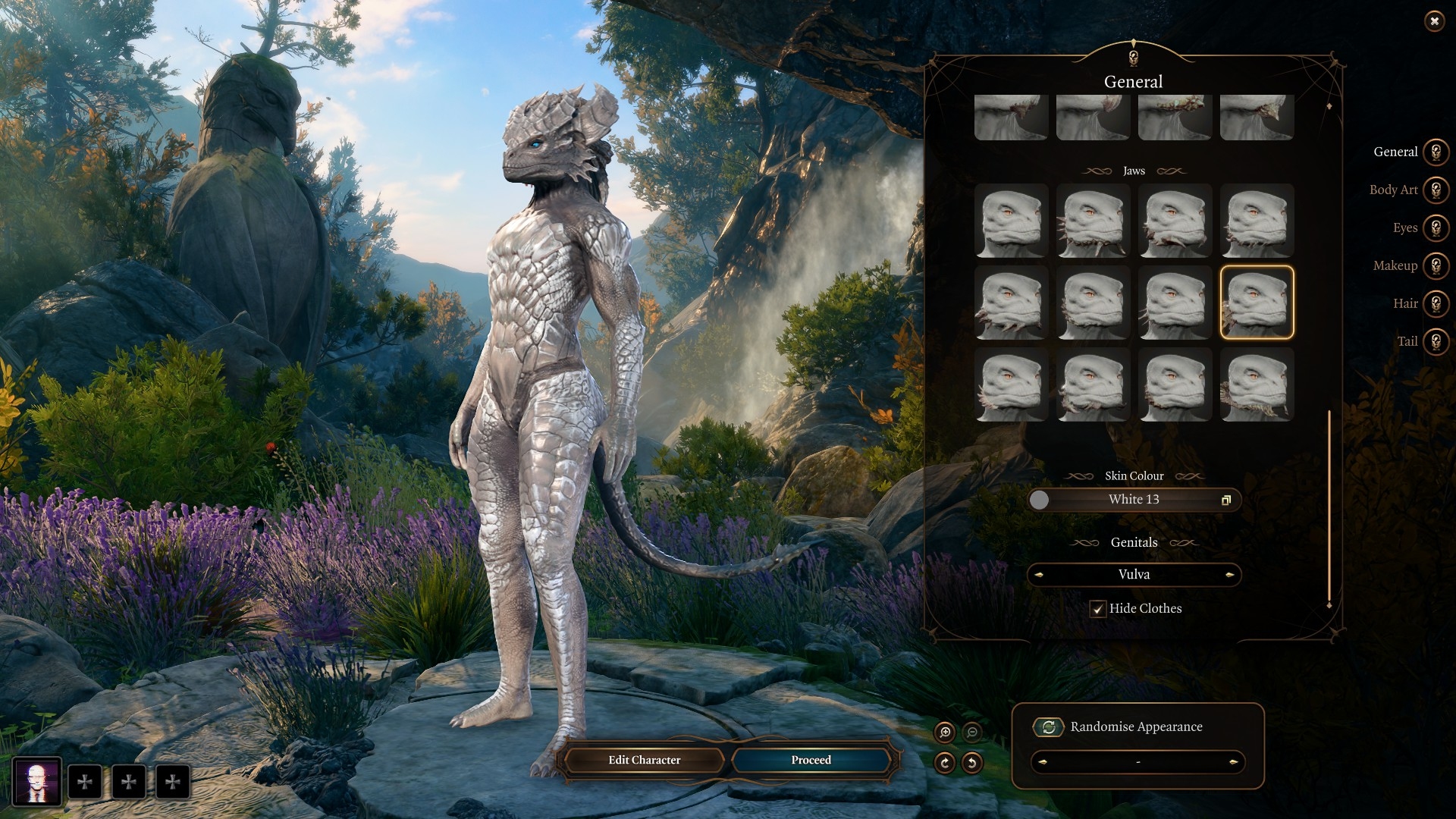Image resolution: width=1456 pixels, height=819 pixels.
Task: Select the character portrait in the party bar
Action: coord(36,781)
